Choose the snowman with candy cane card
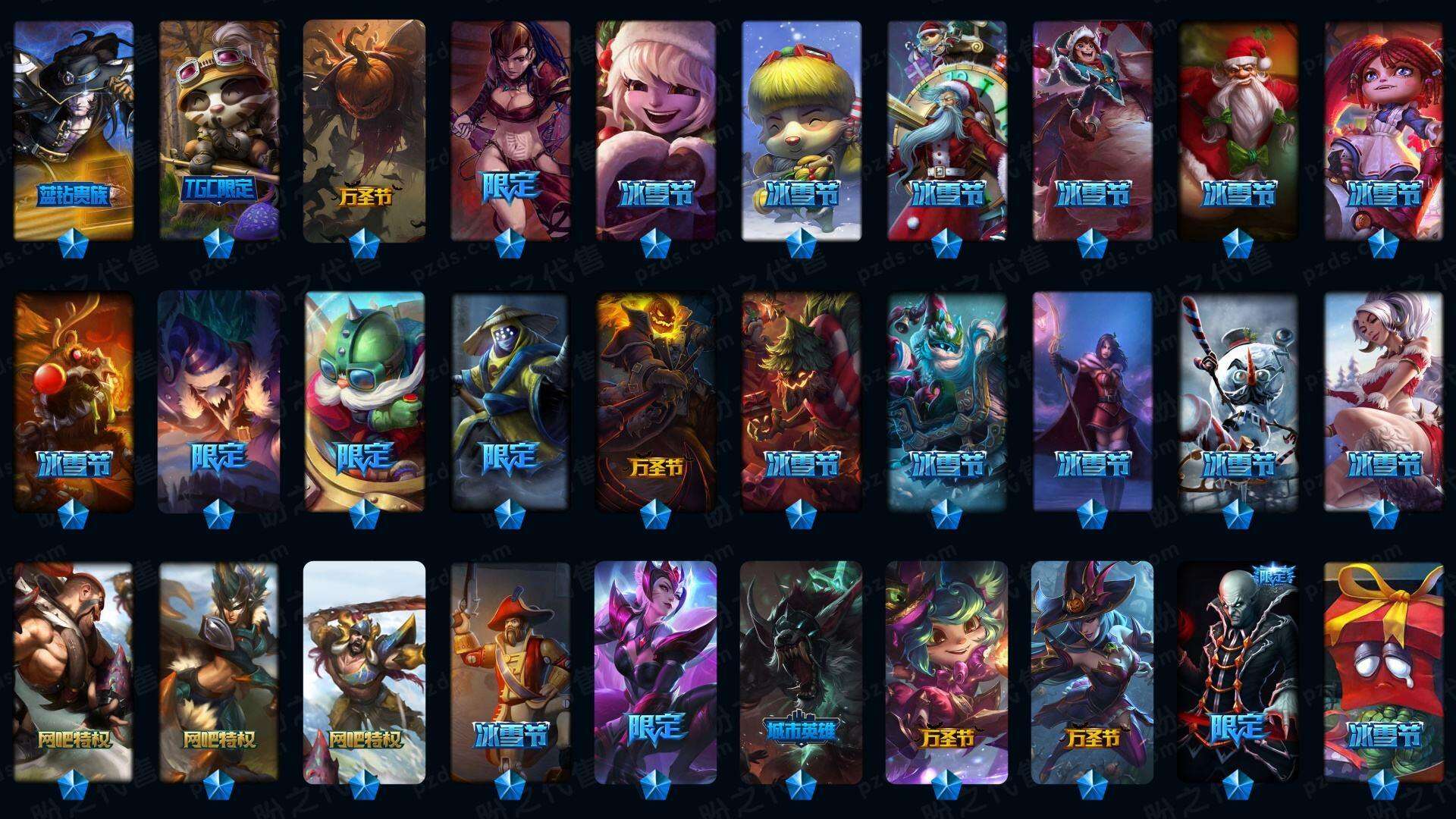 (x=1238, y=402)
